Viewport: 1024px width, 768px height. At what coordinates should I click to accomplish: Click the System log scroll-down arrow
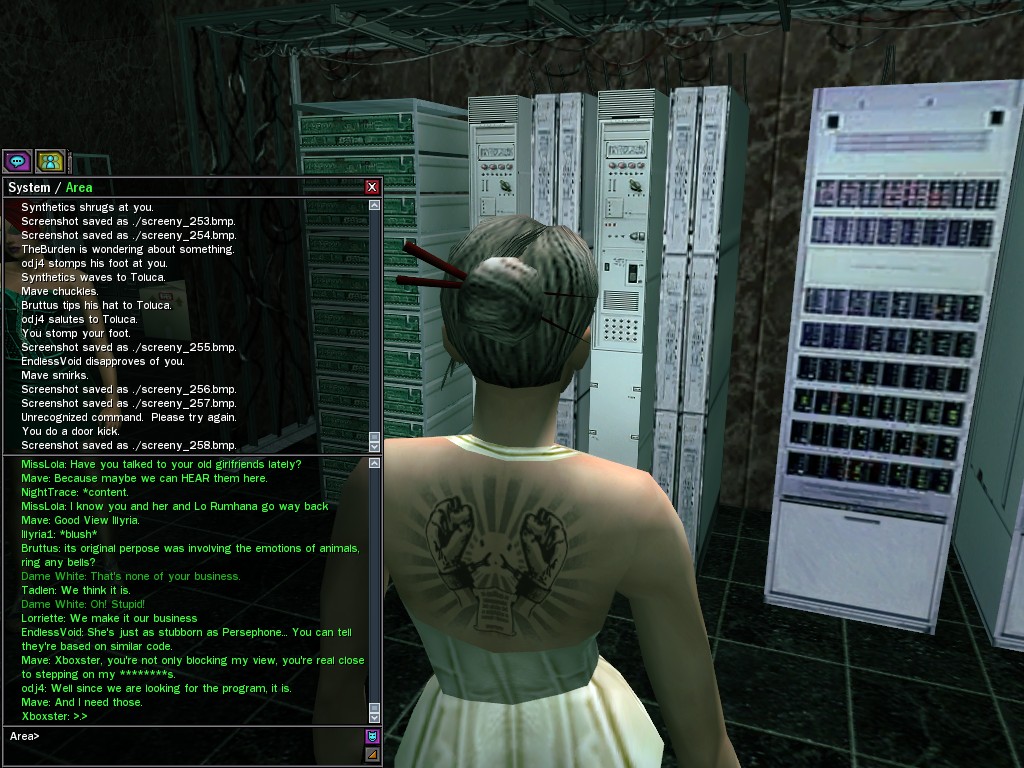coord(375,444)
